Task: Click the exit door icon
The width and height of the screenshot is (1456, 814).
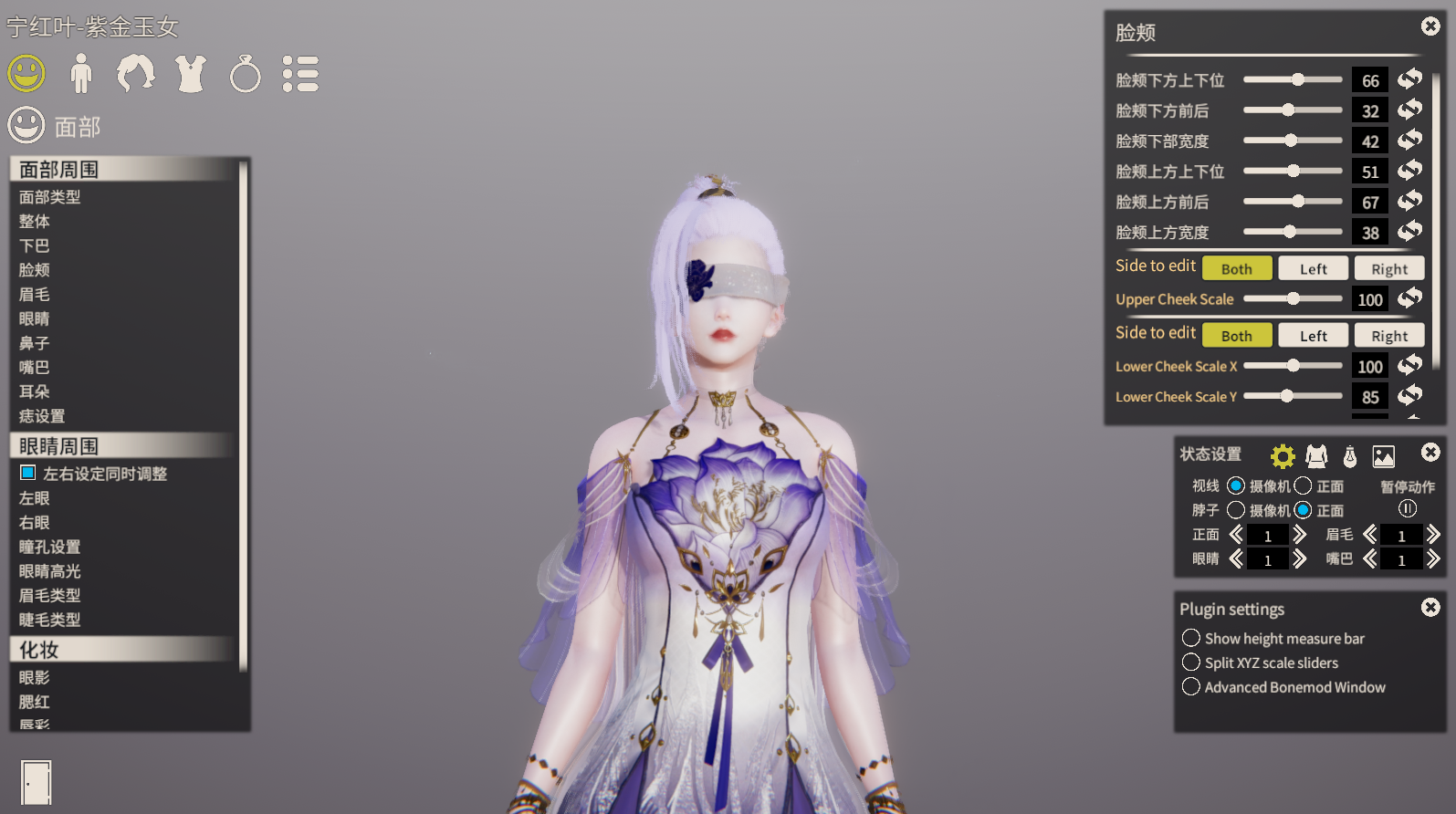Action: [x=36, y=782]
